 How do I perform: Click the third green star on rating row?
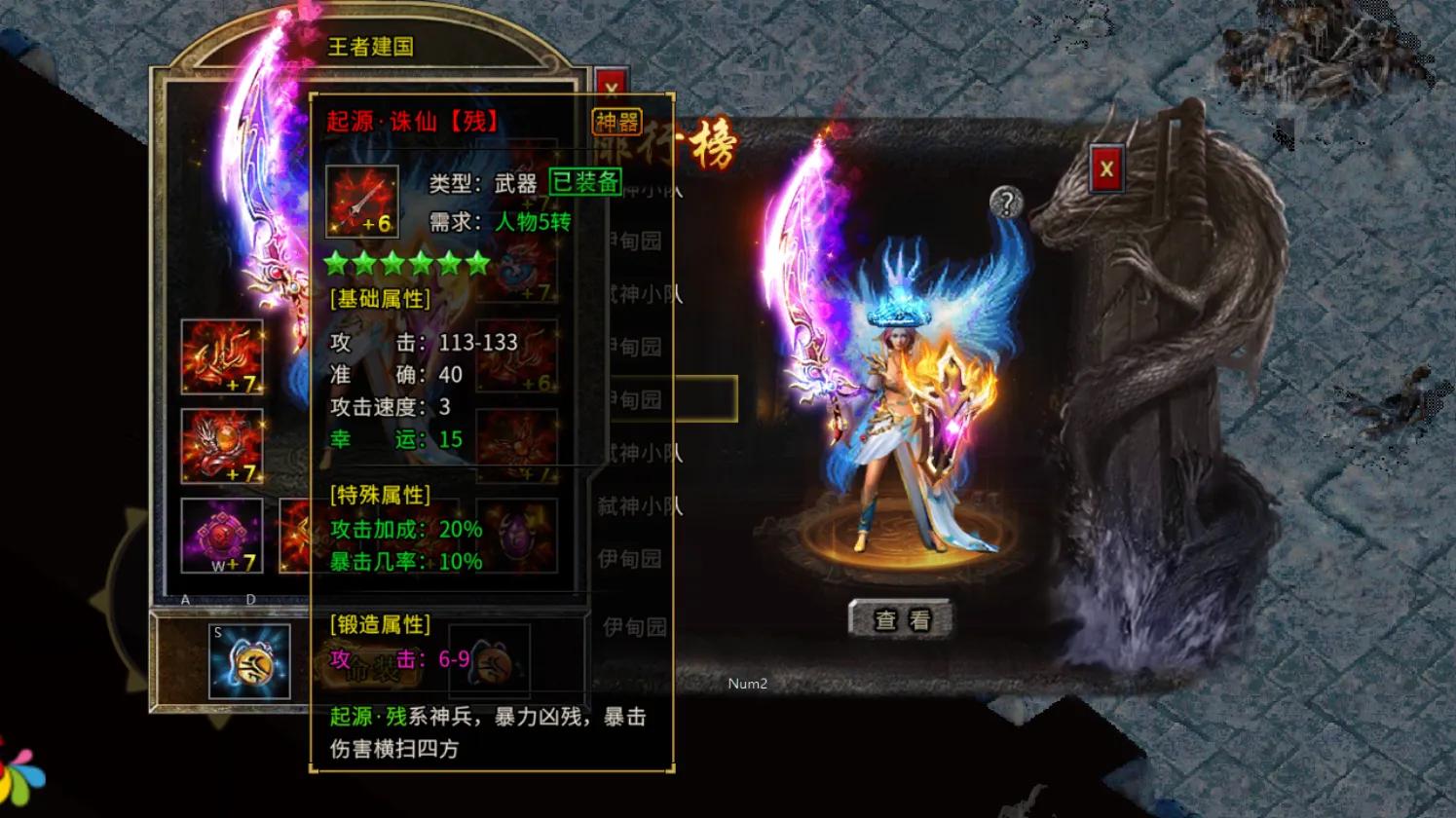tap(393, 263)
